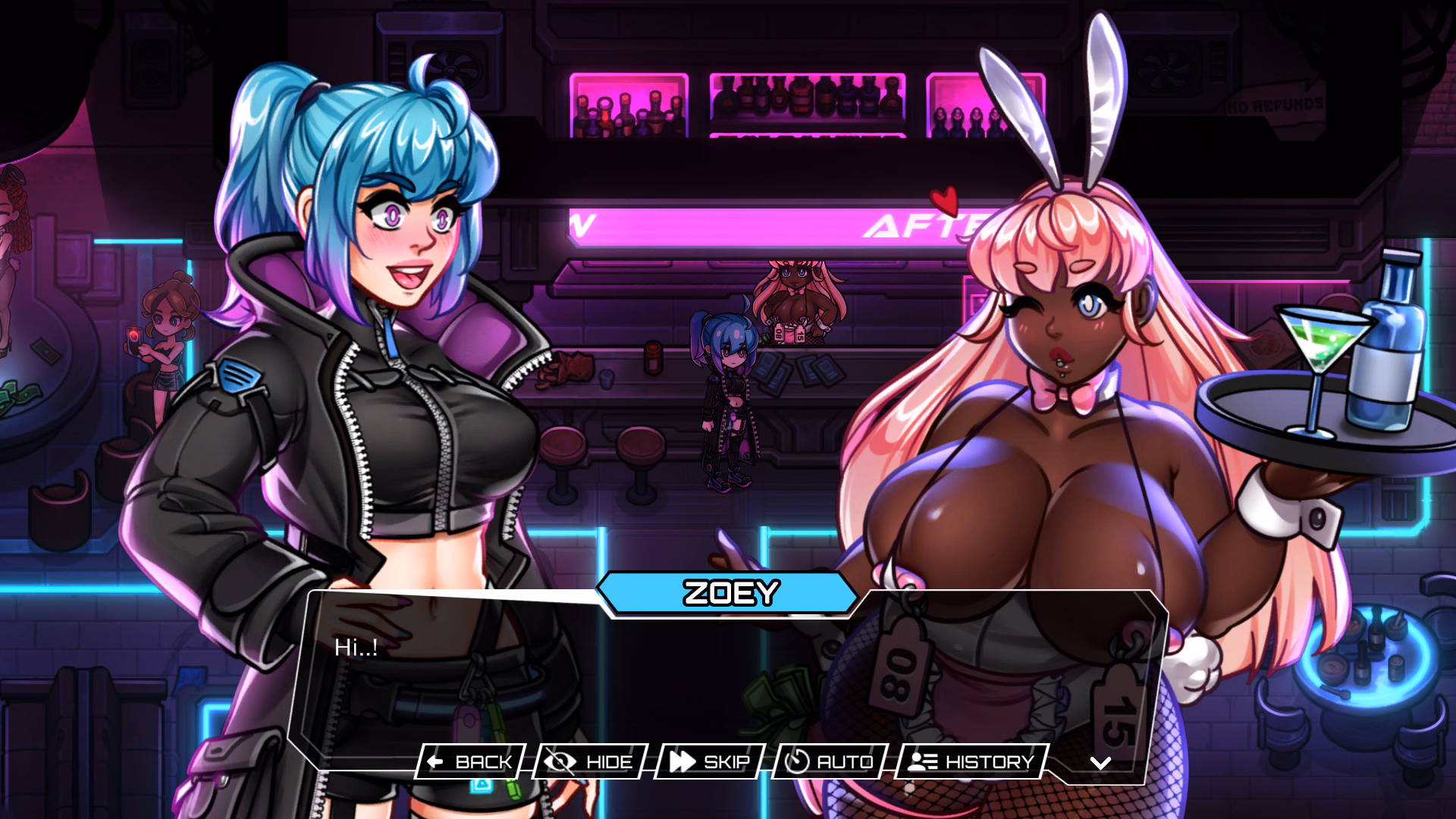
Task: Click the crossed-out eye icon on HIDE button
Action: pyautogui.click(x=559, y=762)
